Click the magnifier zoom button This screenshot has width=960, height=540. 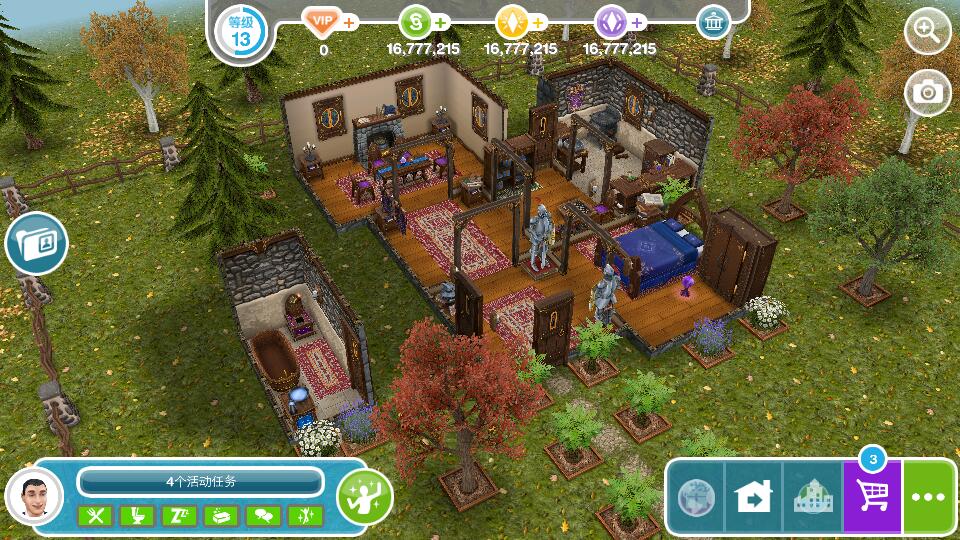click(x=927, y=33)
